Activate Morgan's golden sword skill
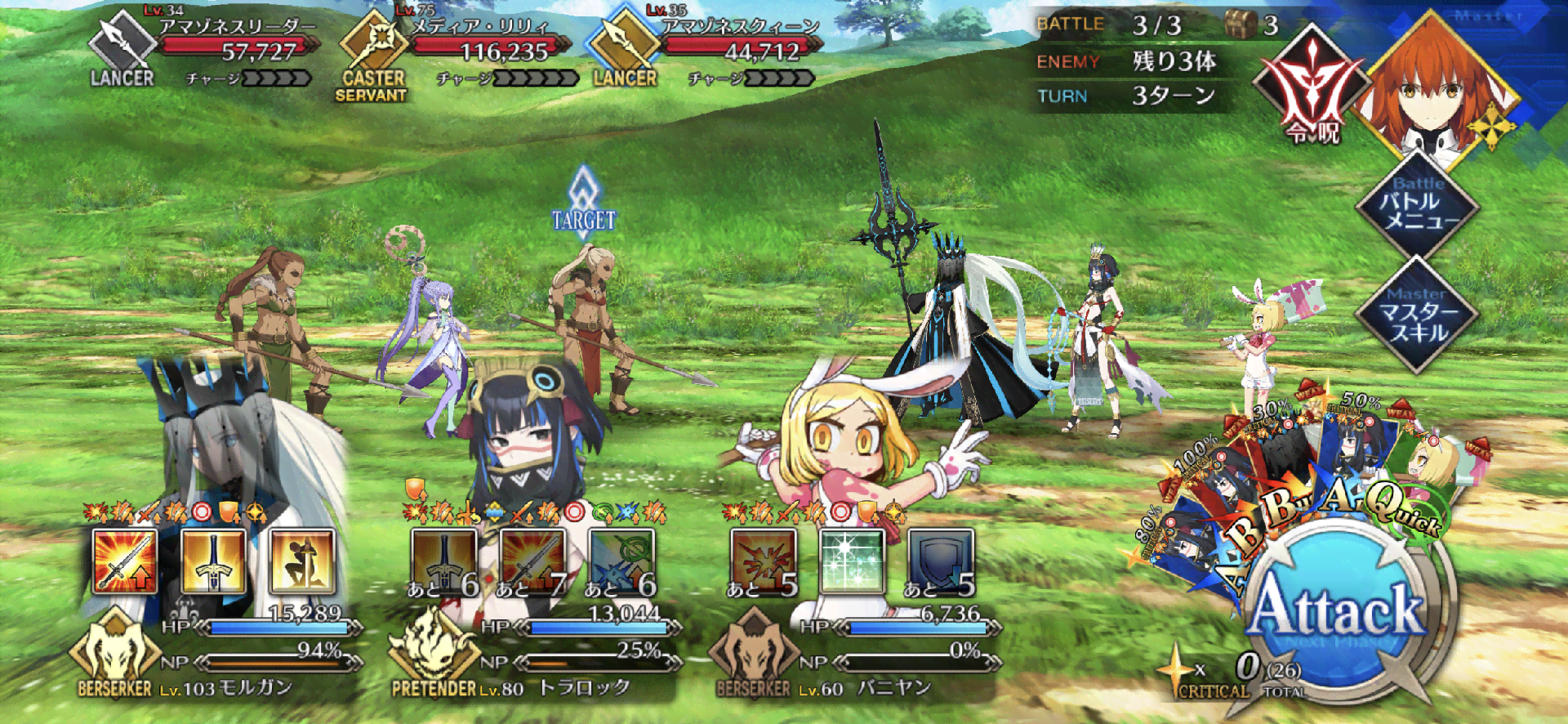Viewport: 1568px width, 724px height. click(x=213, y=561)
